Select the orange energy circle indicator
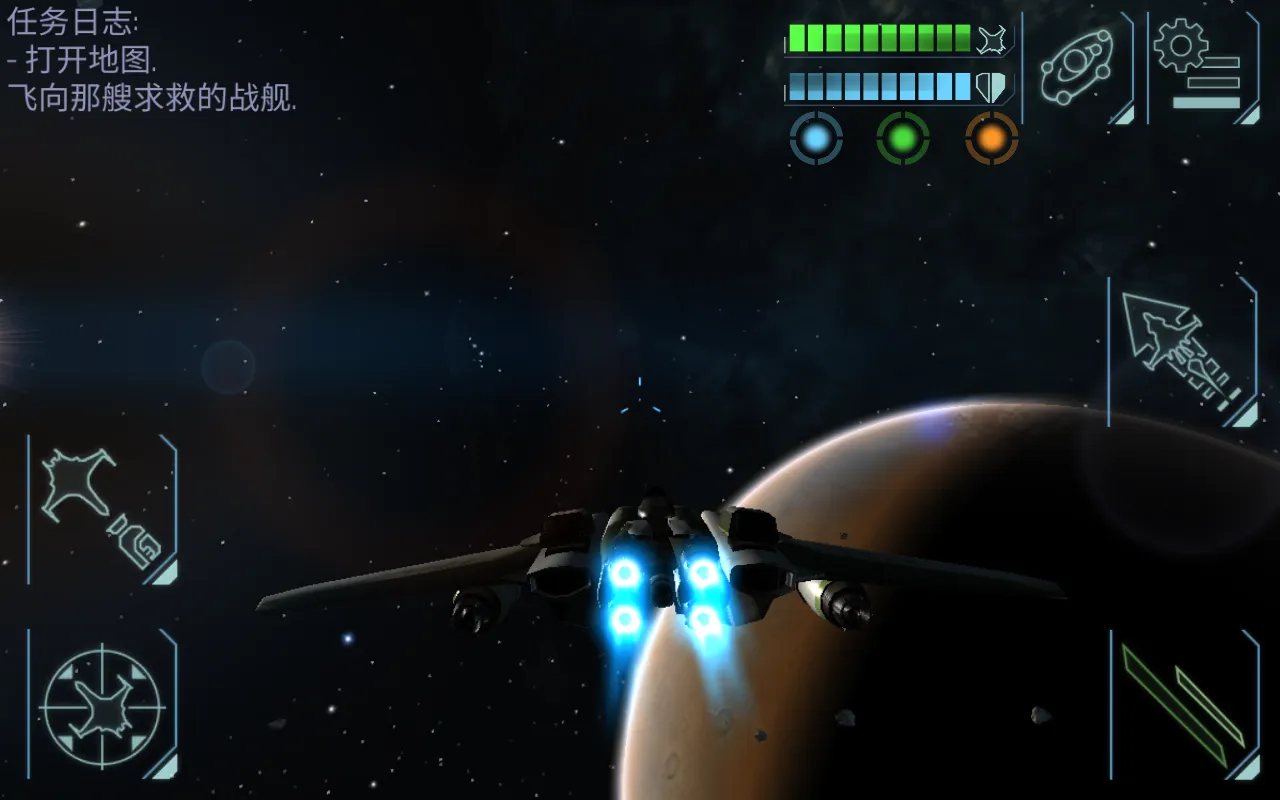 991,139
